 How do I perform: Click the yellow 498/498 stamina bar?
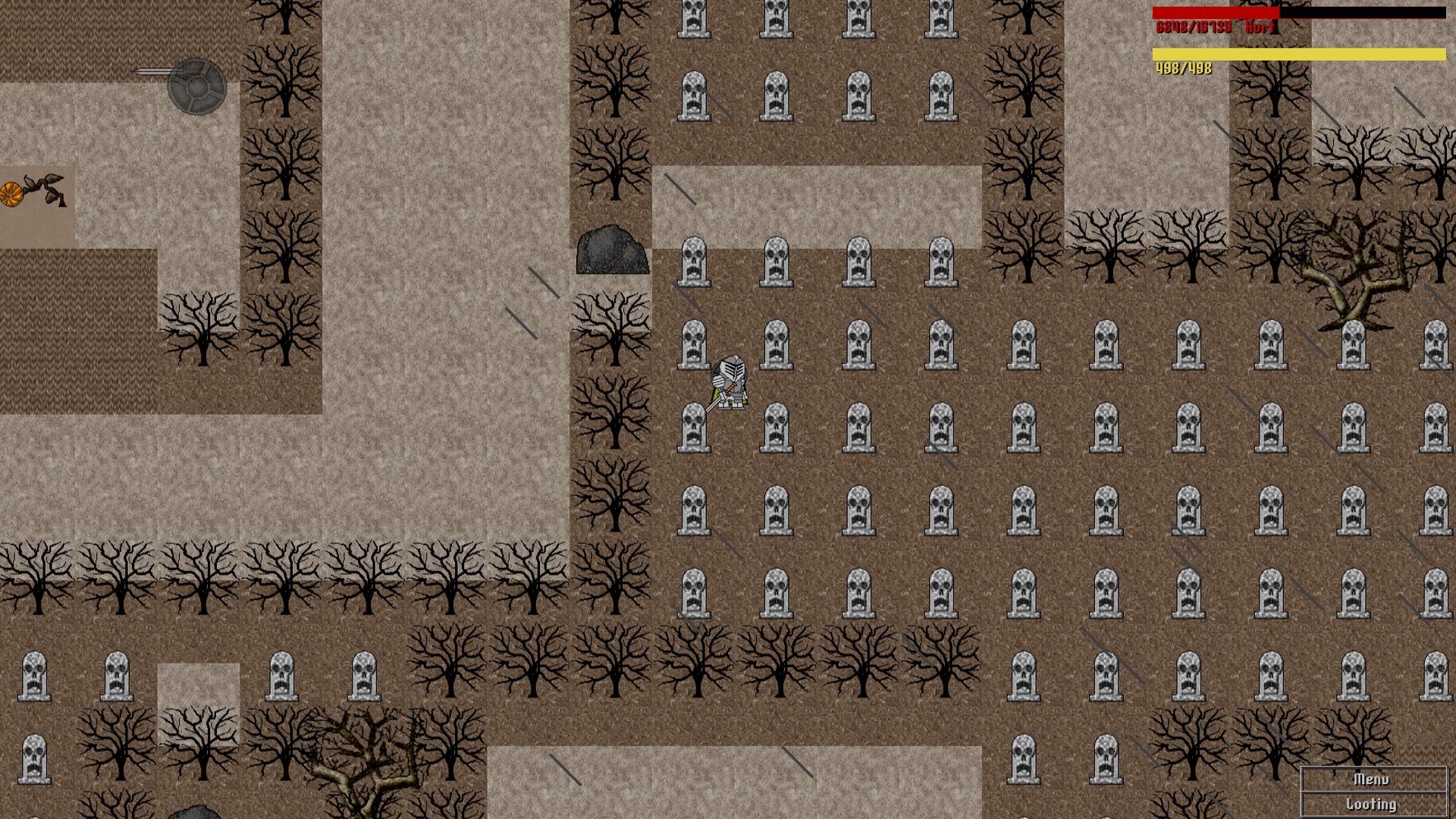click(1289, 53)
